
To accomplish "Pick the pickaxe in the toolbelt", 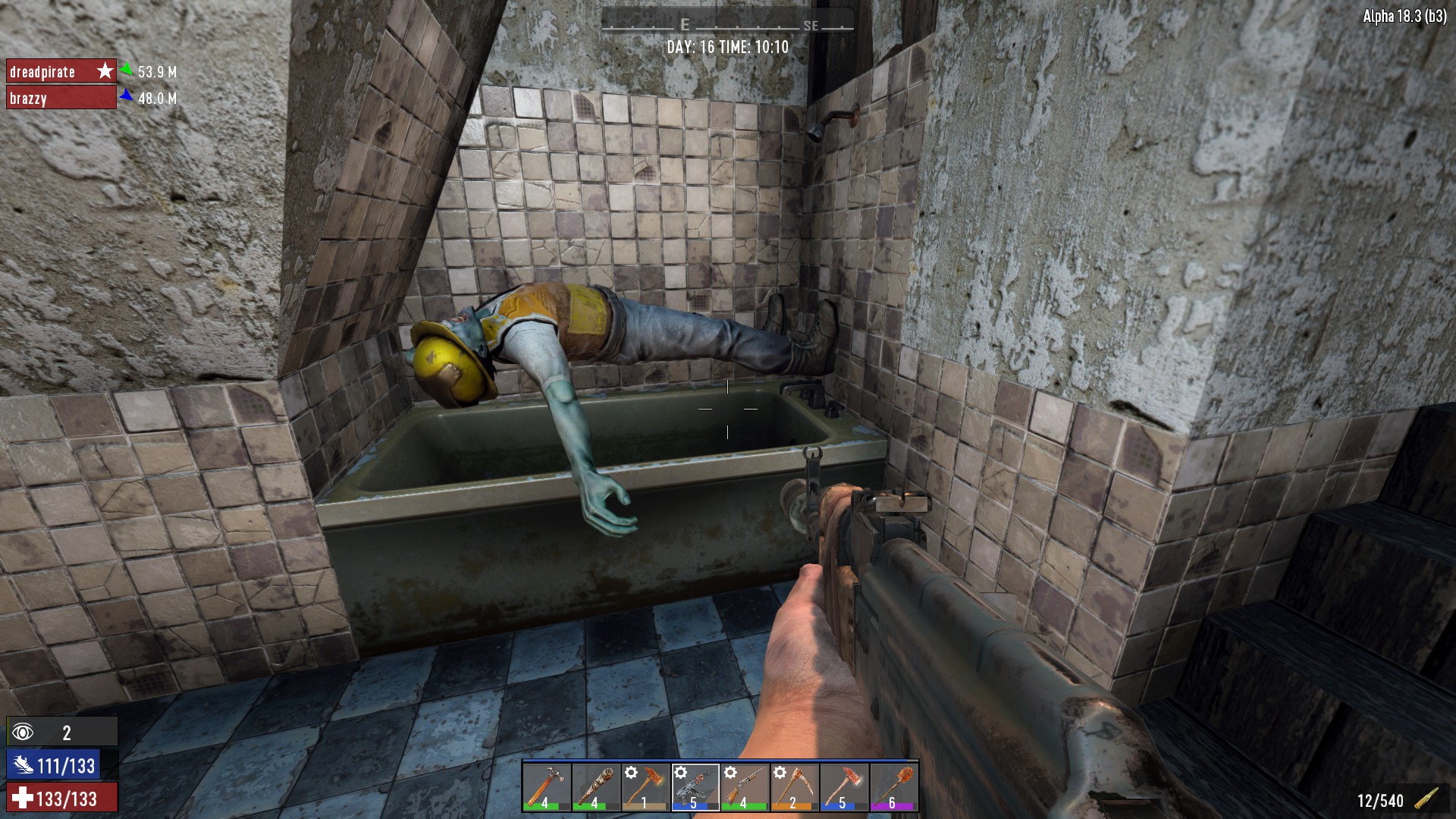I will coord(794,787).
